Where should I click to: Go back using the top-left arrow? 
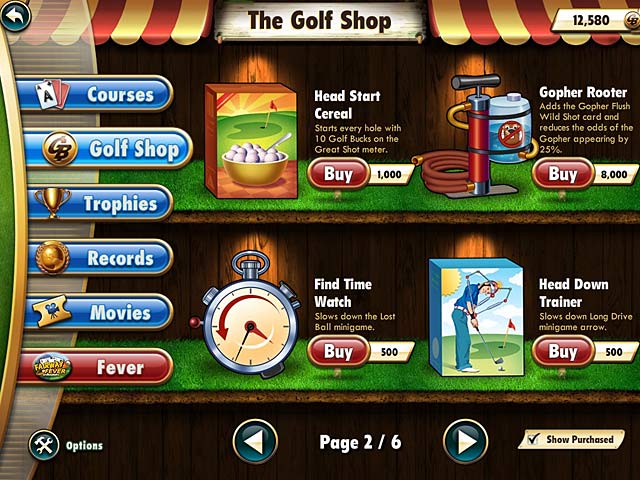click(x=13, y=16)
